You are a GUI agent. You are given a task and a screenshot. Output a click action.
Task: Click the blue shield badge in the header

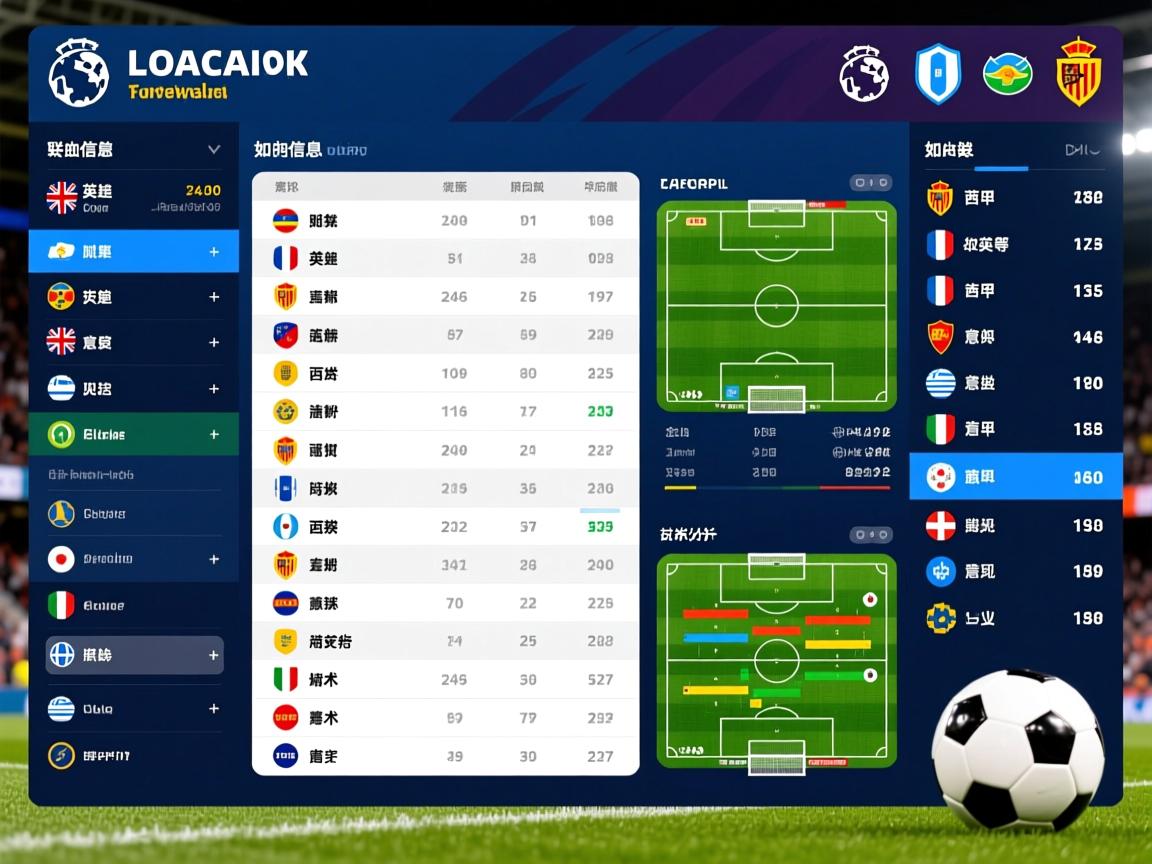tap(938, 75)
